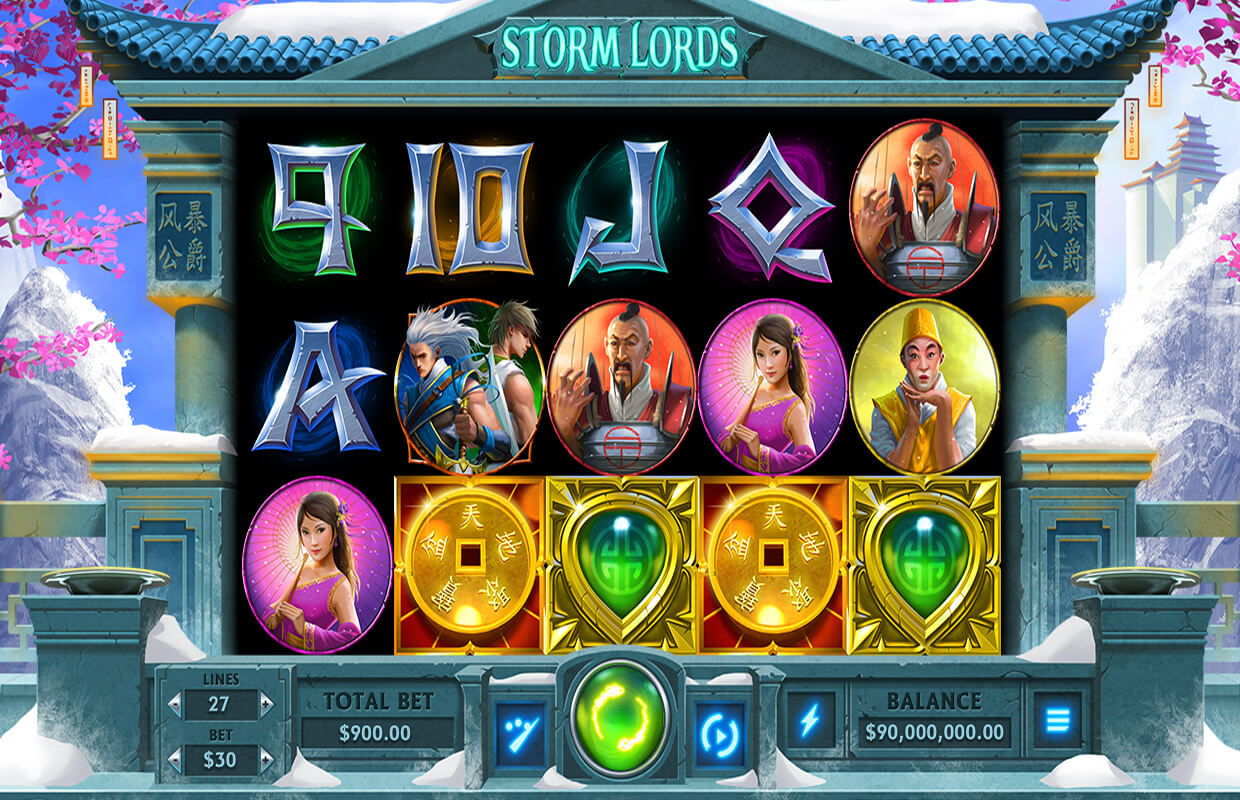Viewport: 1240px width, 800px height.
Task: Open the hamburger menu
Action: point(1057,718)
